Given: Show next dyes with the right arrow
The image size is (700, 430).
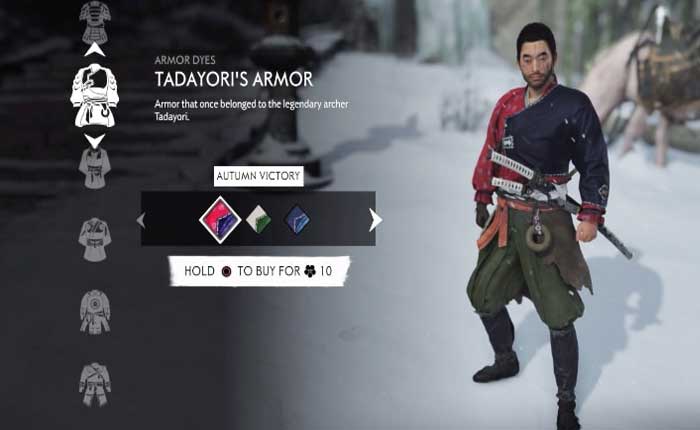Looking at the screenshot, I should 375,219.
